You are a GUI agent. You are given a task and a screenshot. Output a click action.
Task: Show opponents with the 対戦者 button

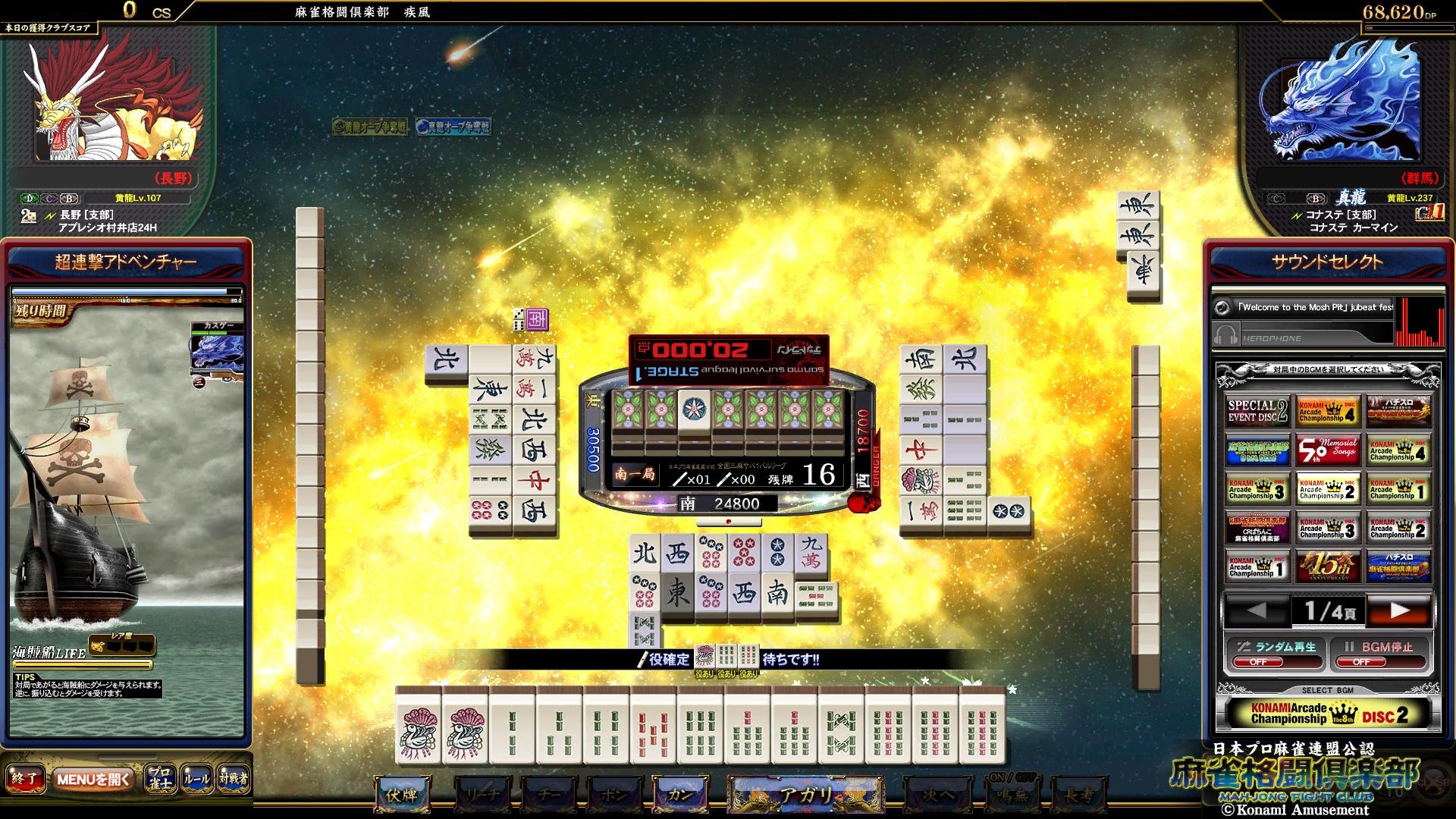click(234, 779)
